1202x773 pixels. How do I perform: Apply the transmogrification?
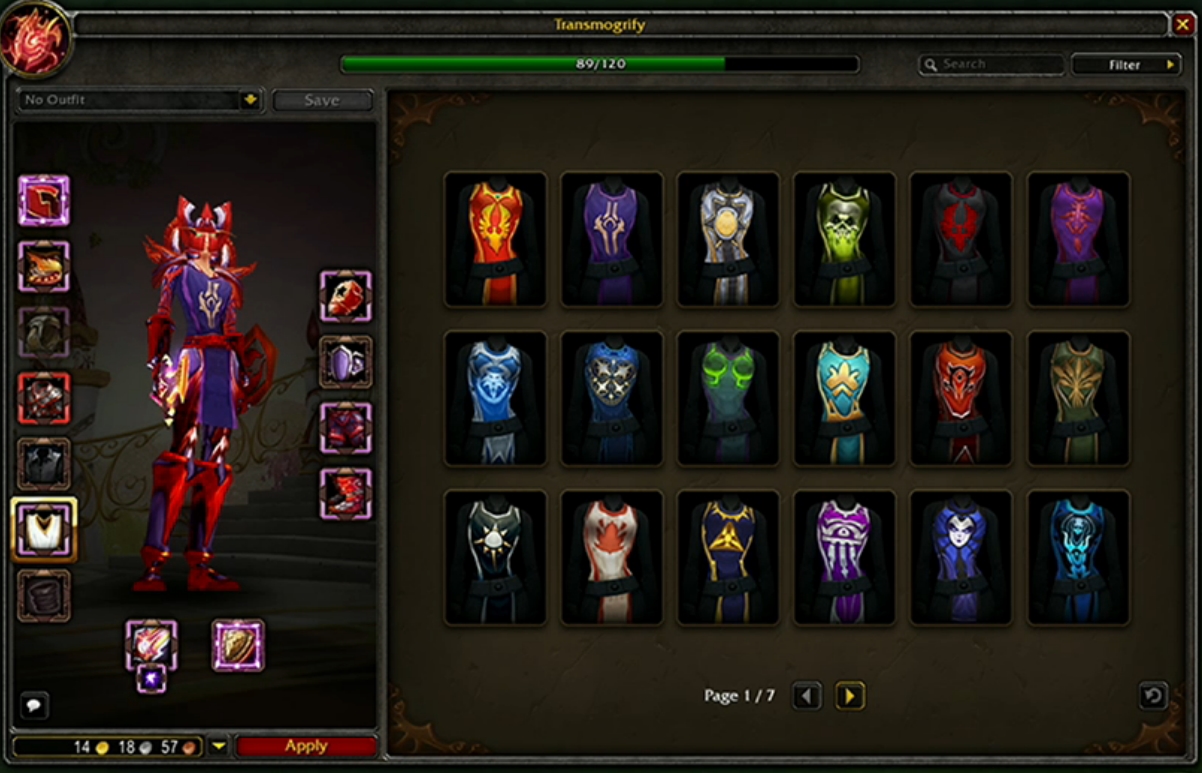tap(306, 746)
